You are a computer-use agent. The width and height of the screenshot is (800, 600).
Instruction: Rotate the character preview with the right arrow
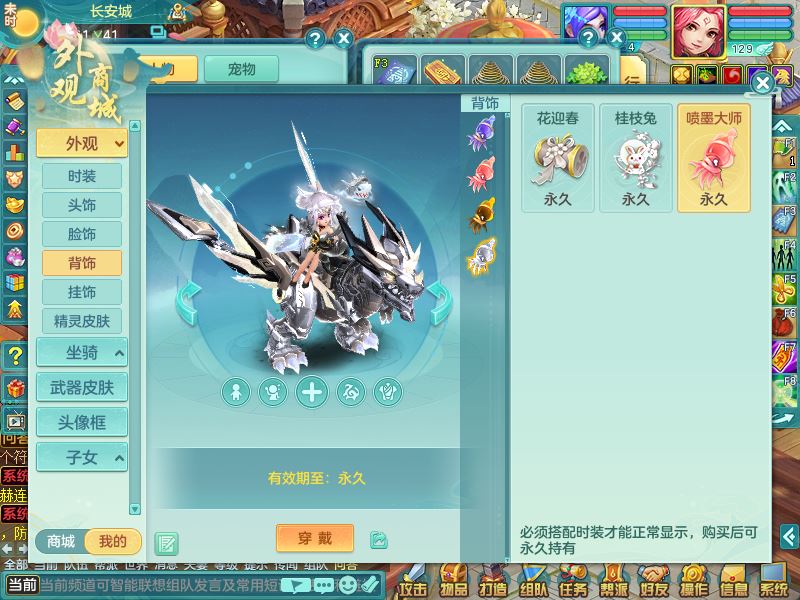(x=439, y=303)
